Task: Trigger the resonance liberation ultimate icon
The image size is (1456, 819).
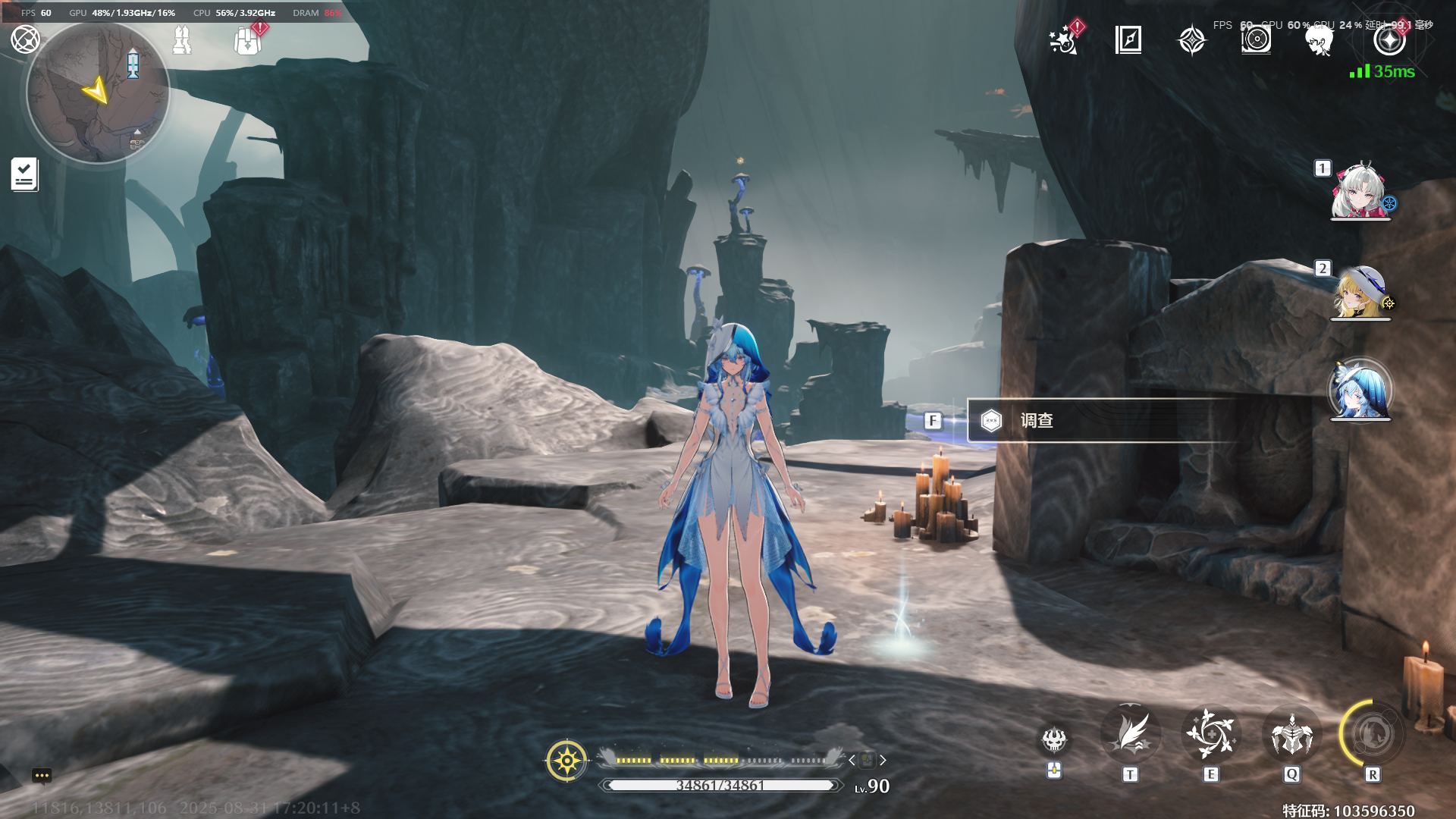Action: [1372, 733]
